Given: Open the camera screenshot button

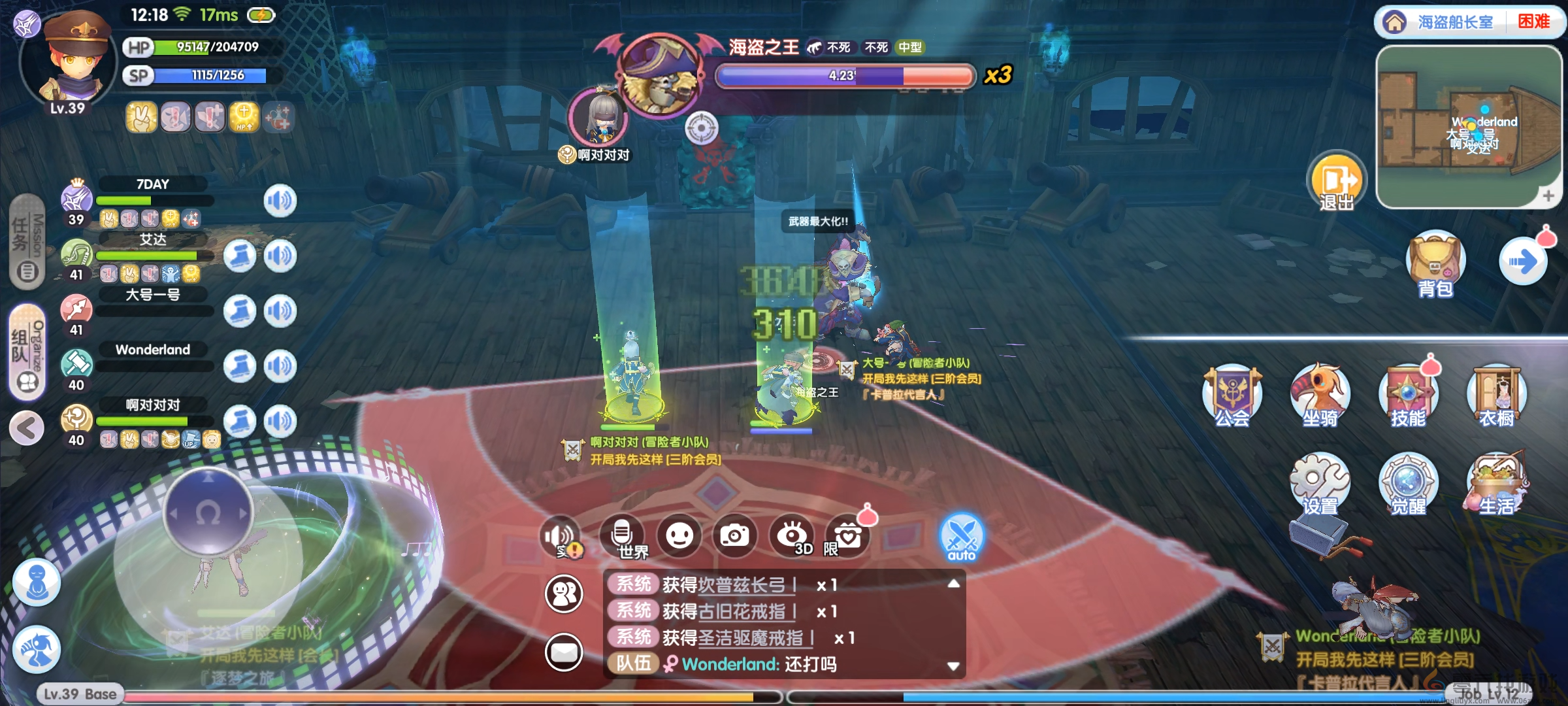Looking at the screenshot, I should (735, 536).
